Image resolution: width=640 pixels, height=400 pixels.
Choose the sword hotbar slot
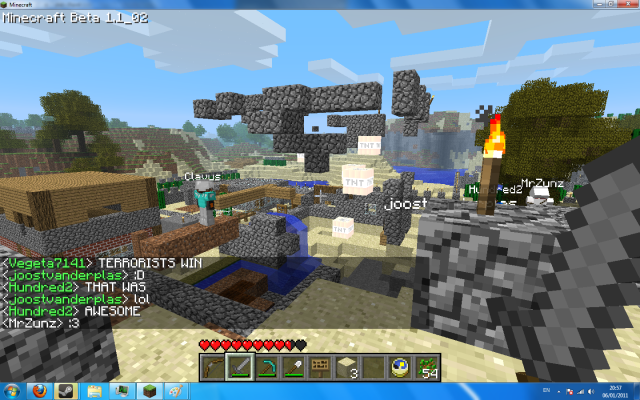pos(239,366)
